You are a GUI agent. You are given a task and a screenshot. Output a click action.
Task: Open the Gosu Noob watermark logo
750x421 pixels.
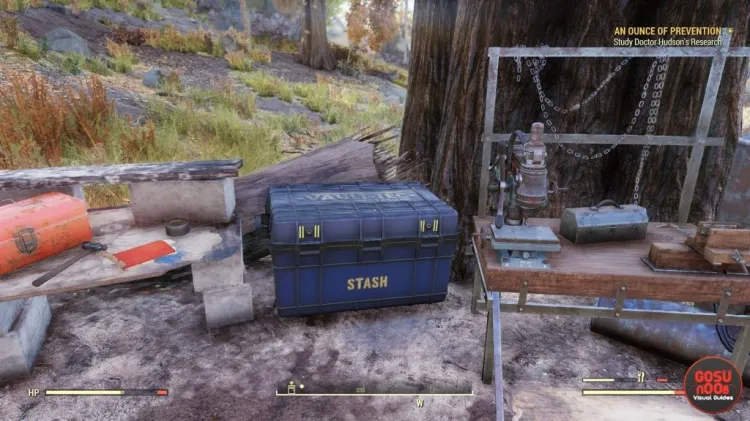711,385
